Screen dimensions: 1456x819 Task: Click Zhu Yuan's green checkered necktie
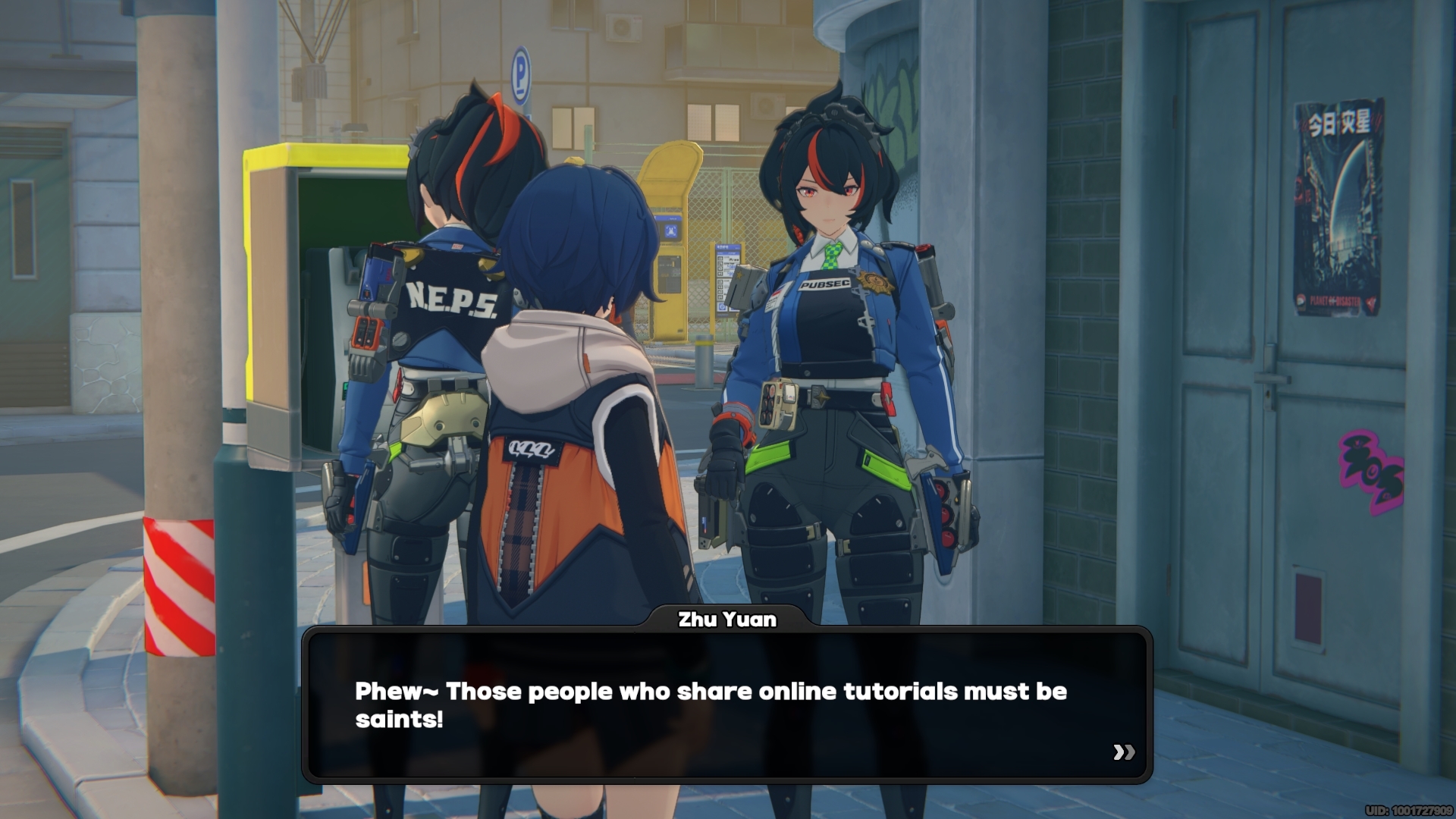click(832, 256)
